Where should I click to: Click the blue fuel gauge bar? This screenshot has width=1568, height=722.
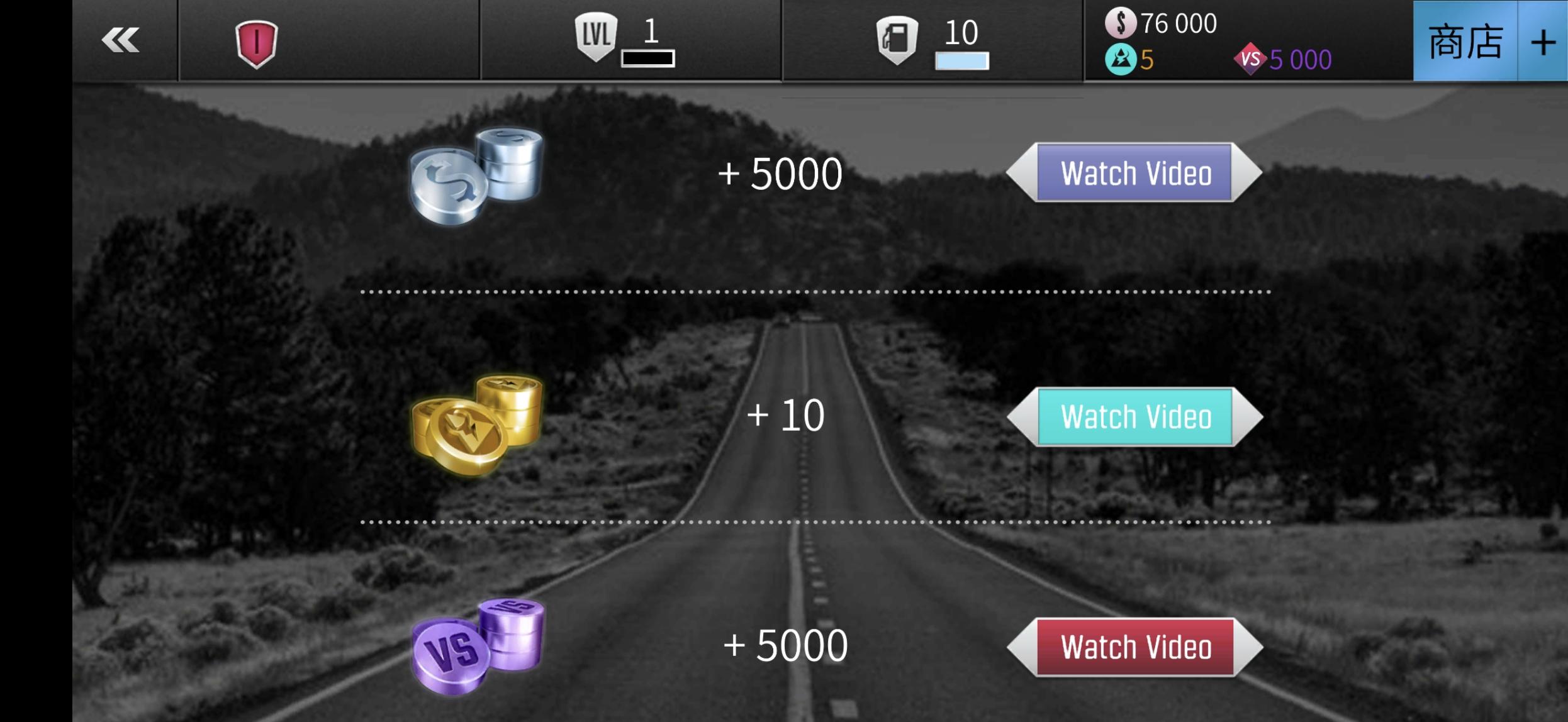[x=961, y=60]
